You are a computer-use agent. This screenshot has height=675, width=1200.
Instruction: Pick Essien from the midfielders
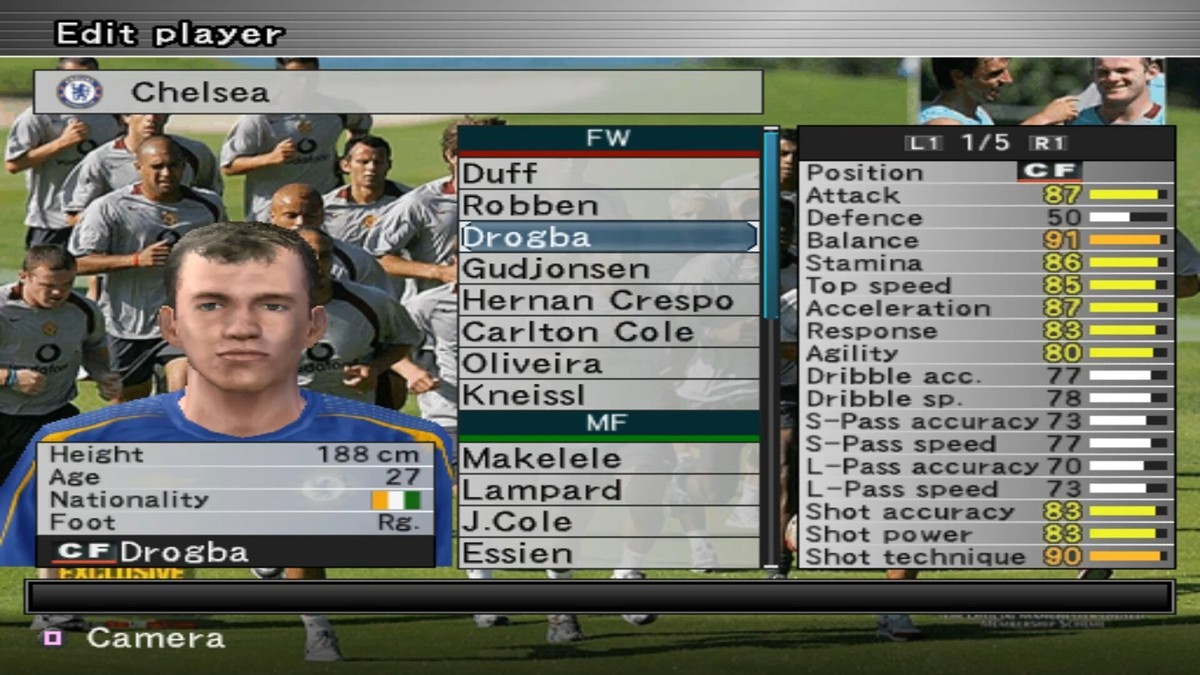(x=608, y=553)
